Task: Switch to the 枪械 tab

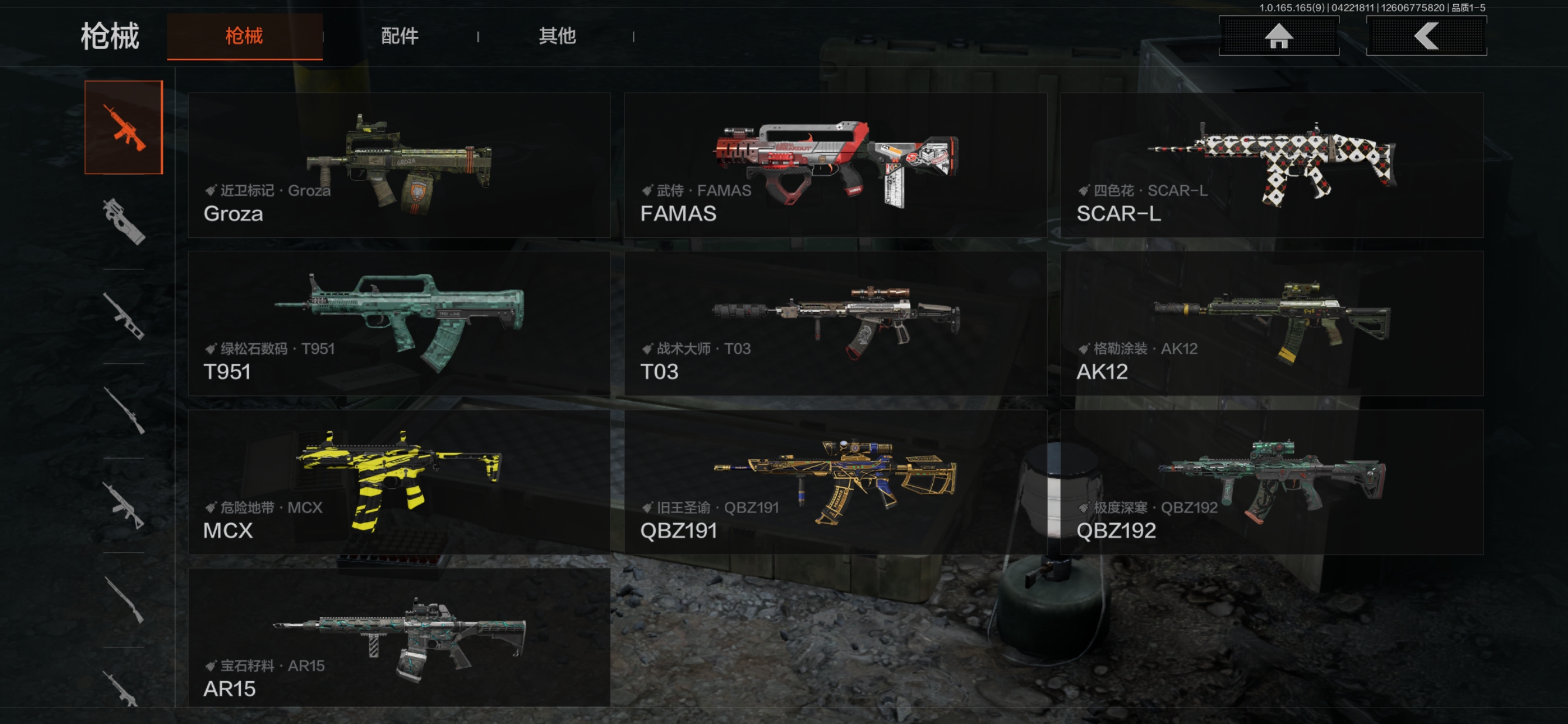Action: click(244, 36)
